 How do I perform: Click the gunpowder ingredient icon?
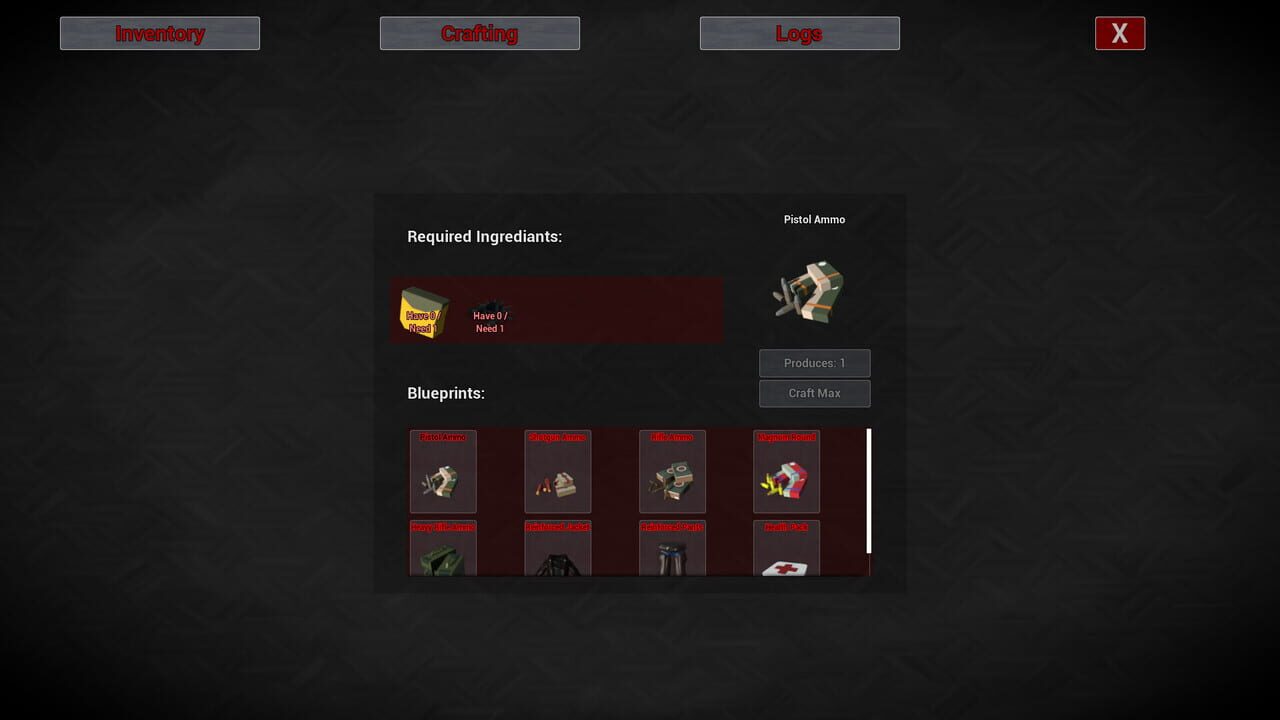(x=490, y=301)
